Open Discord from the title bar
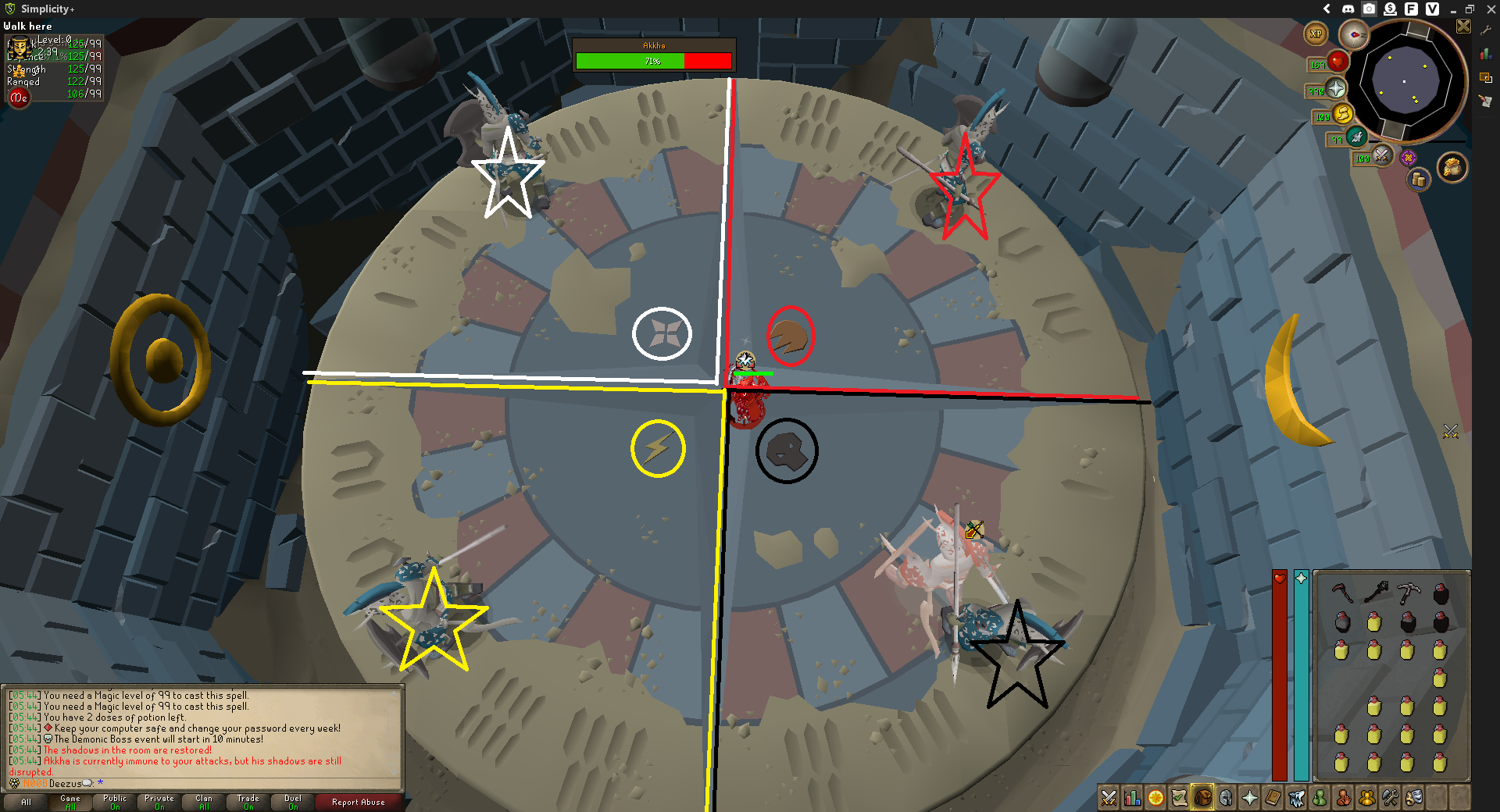This screenshot has height=812, width=1500. click(x=1348, y=9)
